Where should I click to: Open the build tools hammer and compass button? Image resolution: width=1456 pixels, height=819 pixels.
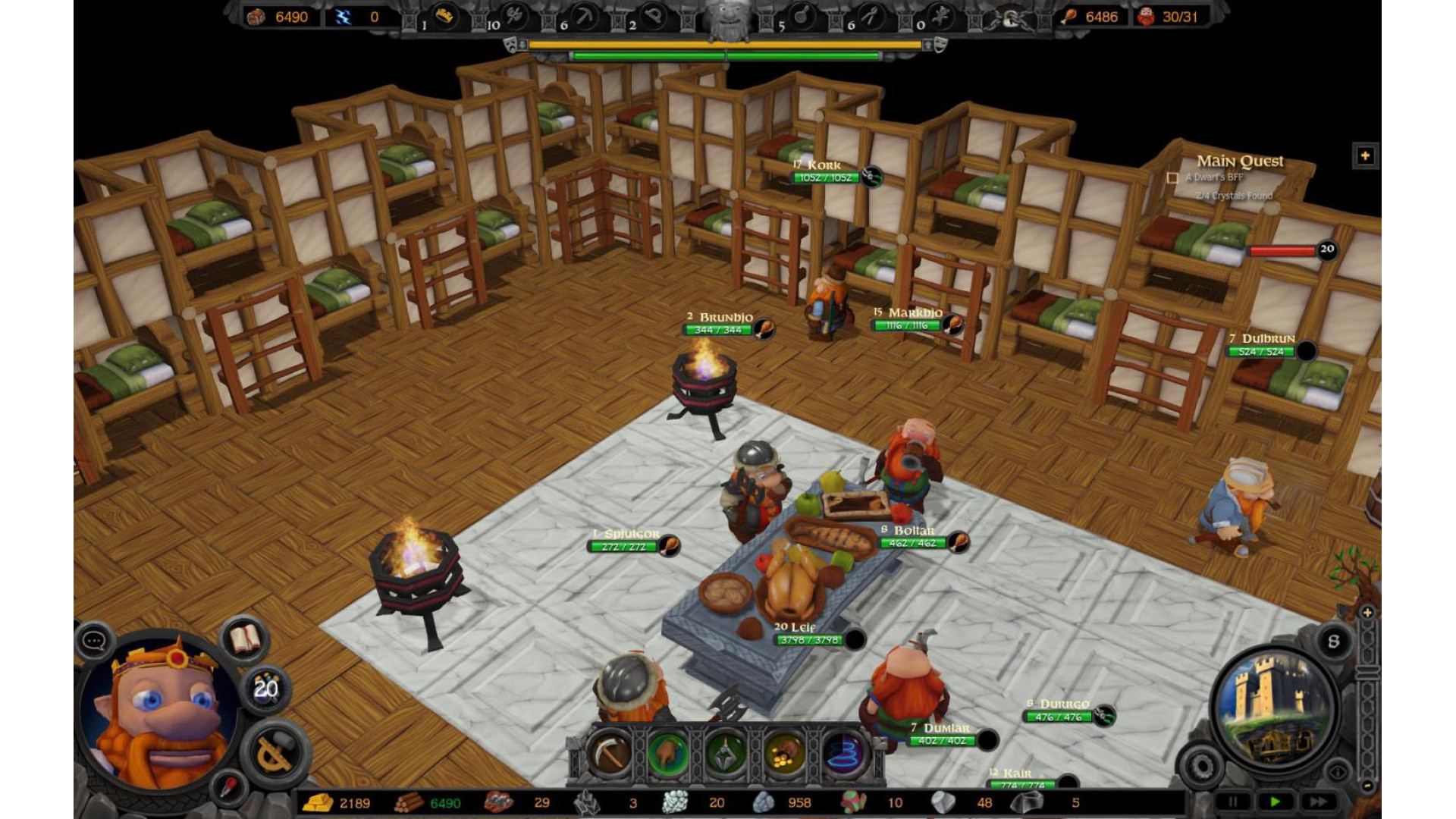coord(275,750)
